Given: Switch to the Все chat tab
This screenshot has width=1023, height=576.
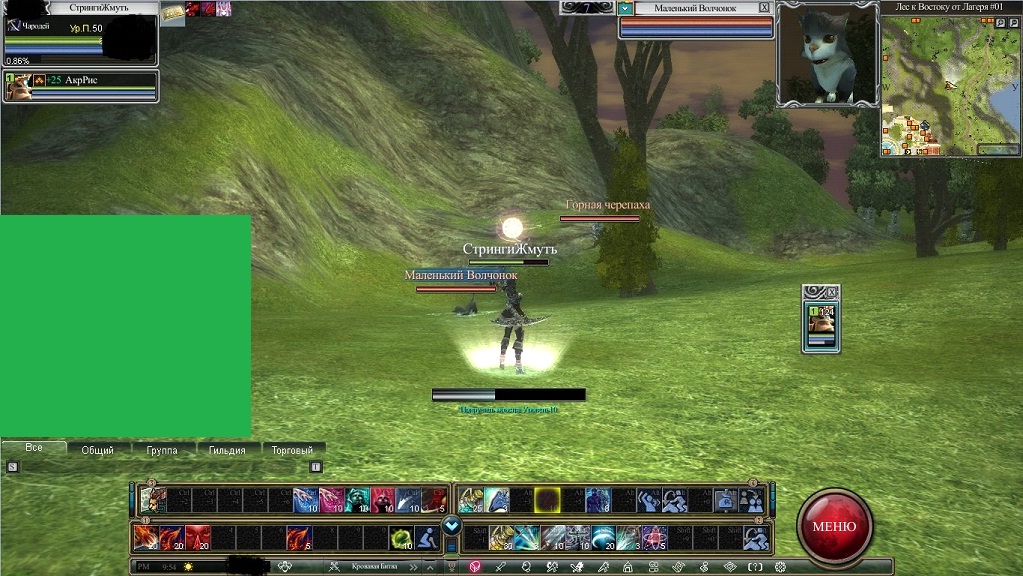Looking at the screenshot, I should click(x=34, y=448).
